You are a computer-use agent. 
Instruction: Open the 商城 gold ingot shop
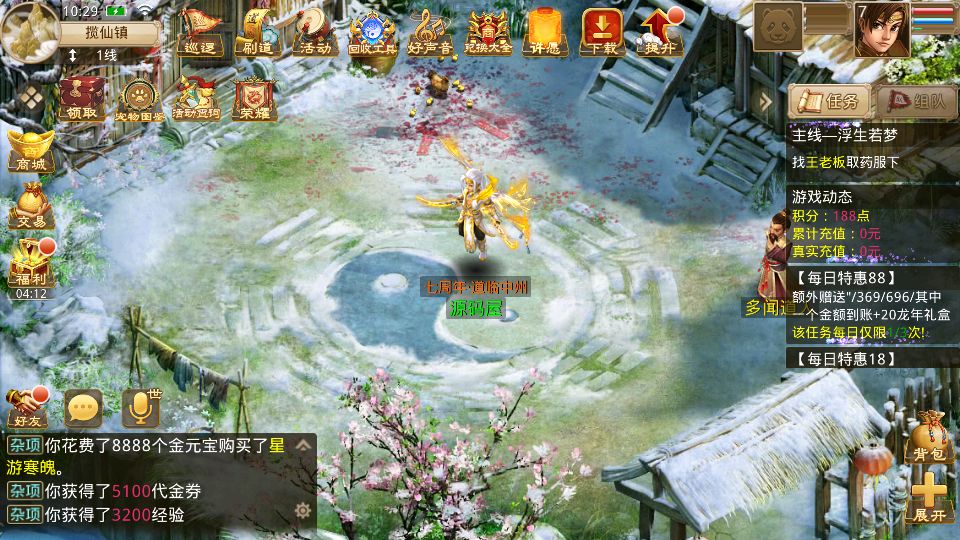coord(30,150)
